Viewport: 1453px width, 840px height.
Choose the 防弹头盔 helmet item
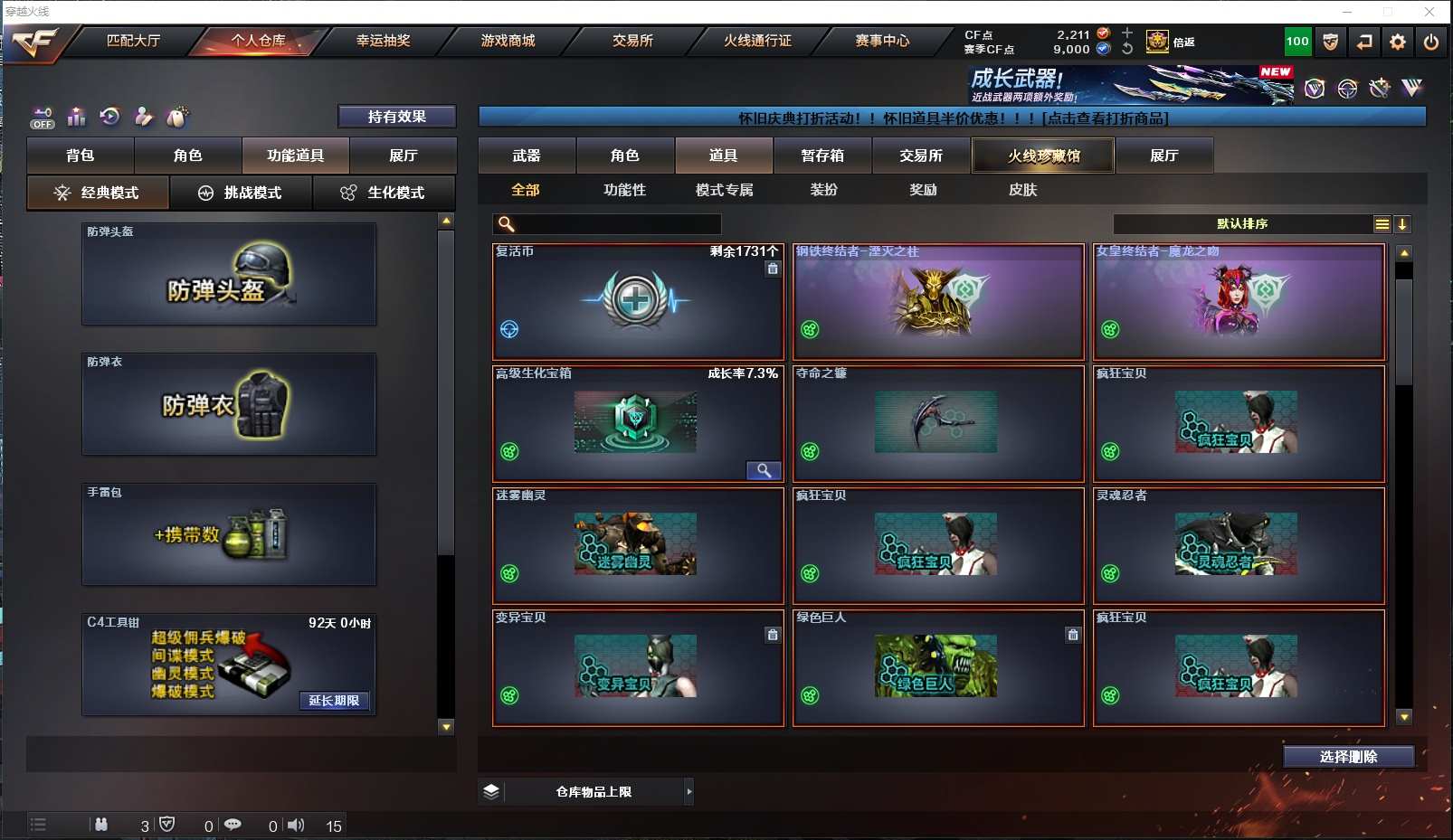229,275
